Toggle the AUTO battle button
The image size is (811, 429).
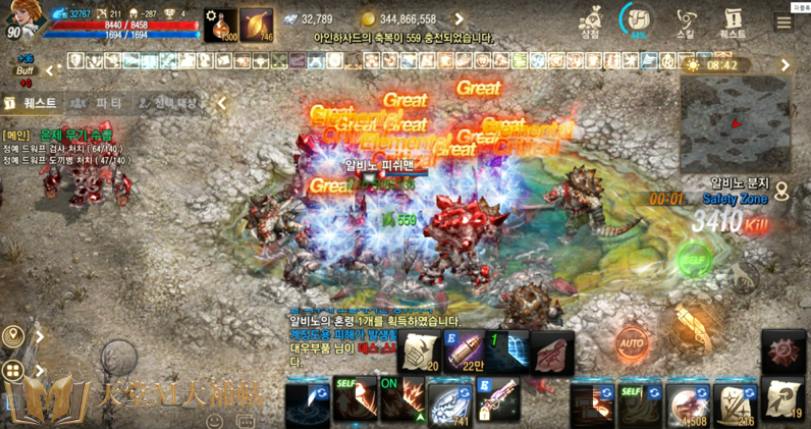(631, 345)
